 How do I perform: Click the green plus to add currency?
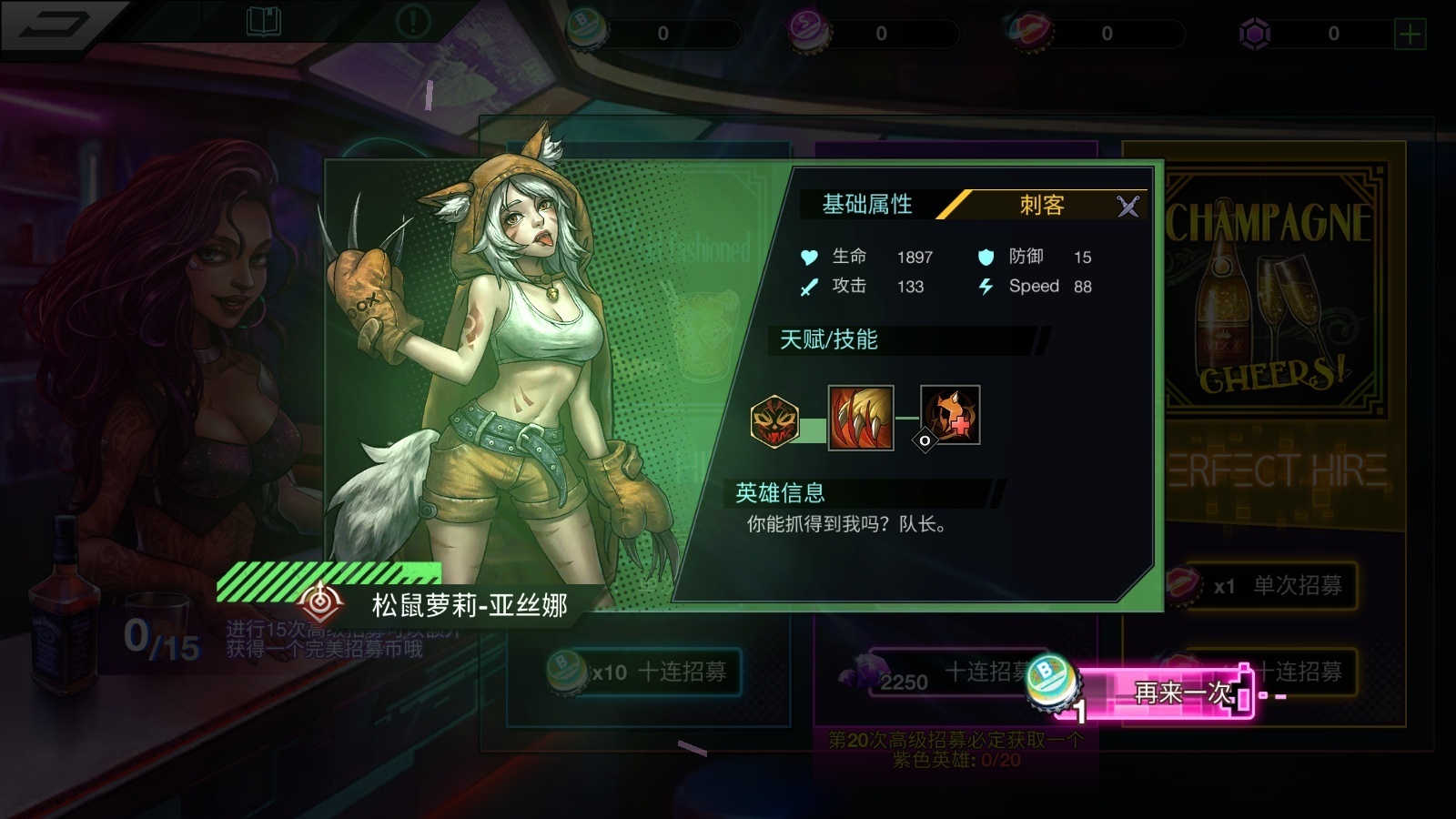point(1410,33)
